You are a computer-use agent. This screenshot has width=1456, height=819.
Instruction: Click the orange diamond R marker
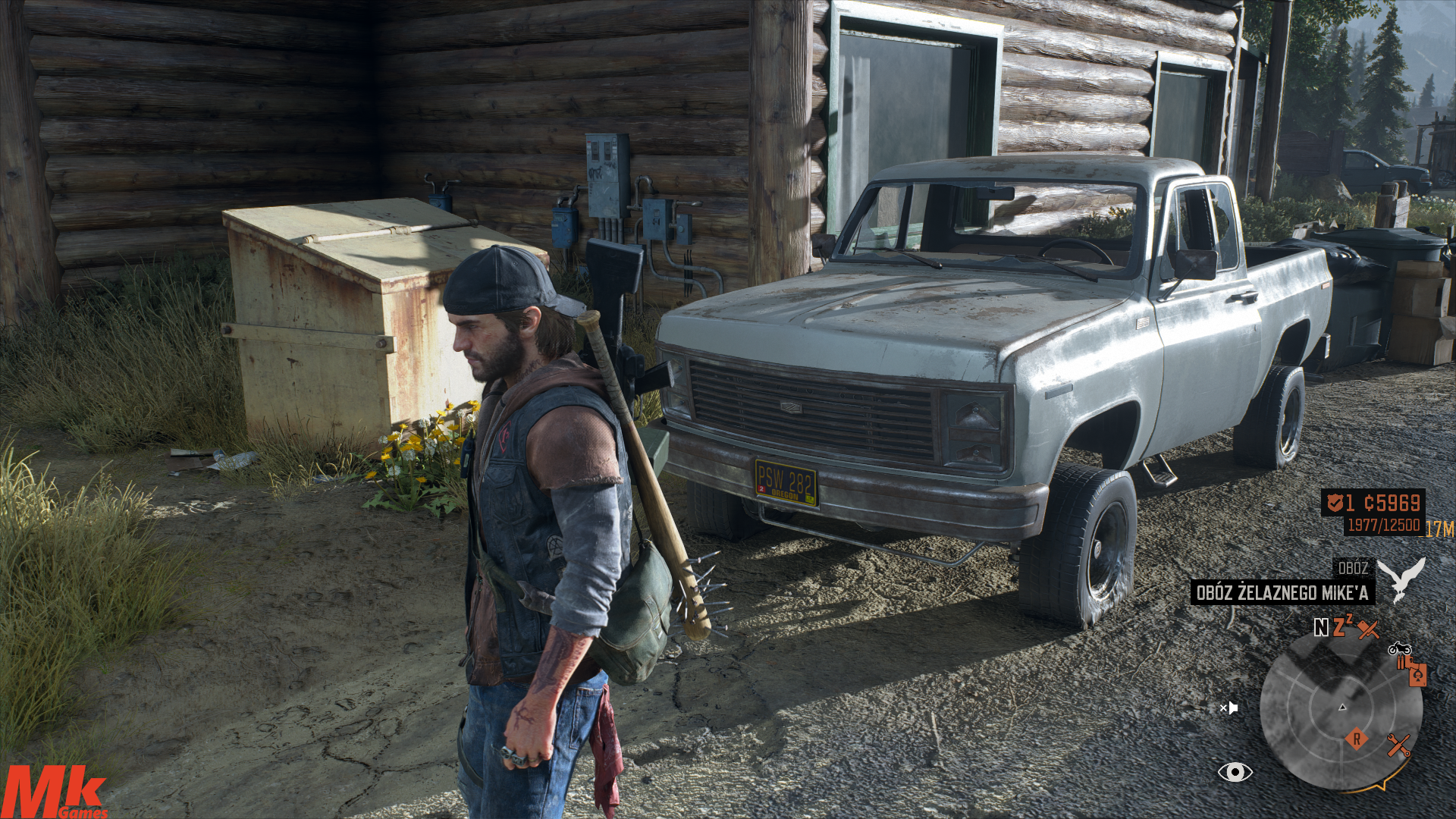(1357, 738)
